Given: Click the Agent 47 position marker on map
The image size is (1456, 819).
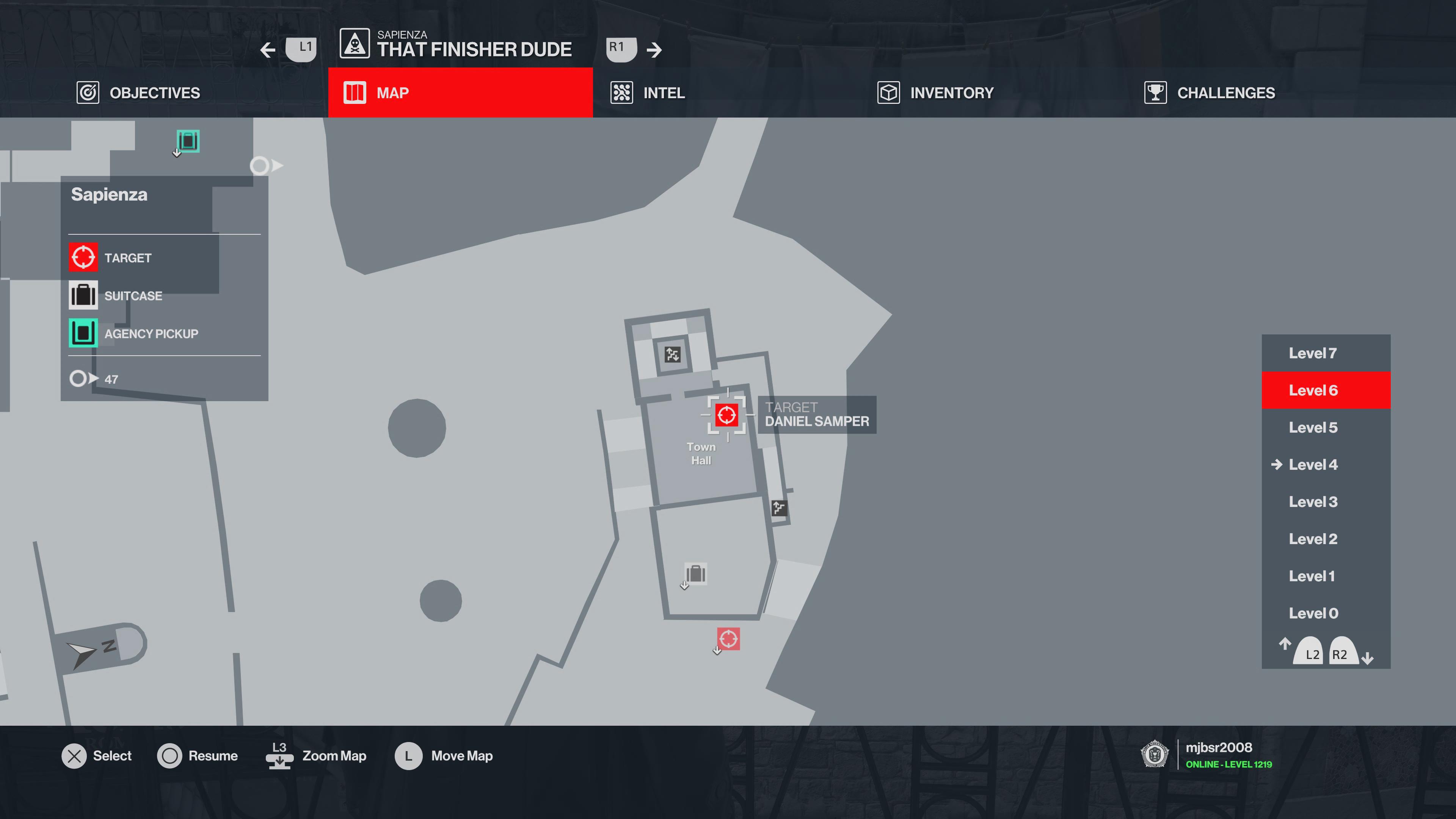Looking at the screenshot, I should (x=261, y=166).
